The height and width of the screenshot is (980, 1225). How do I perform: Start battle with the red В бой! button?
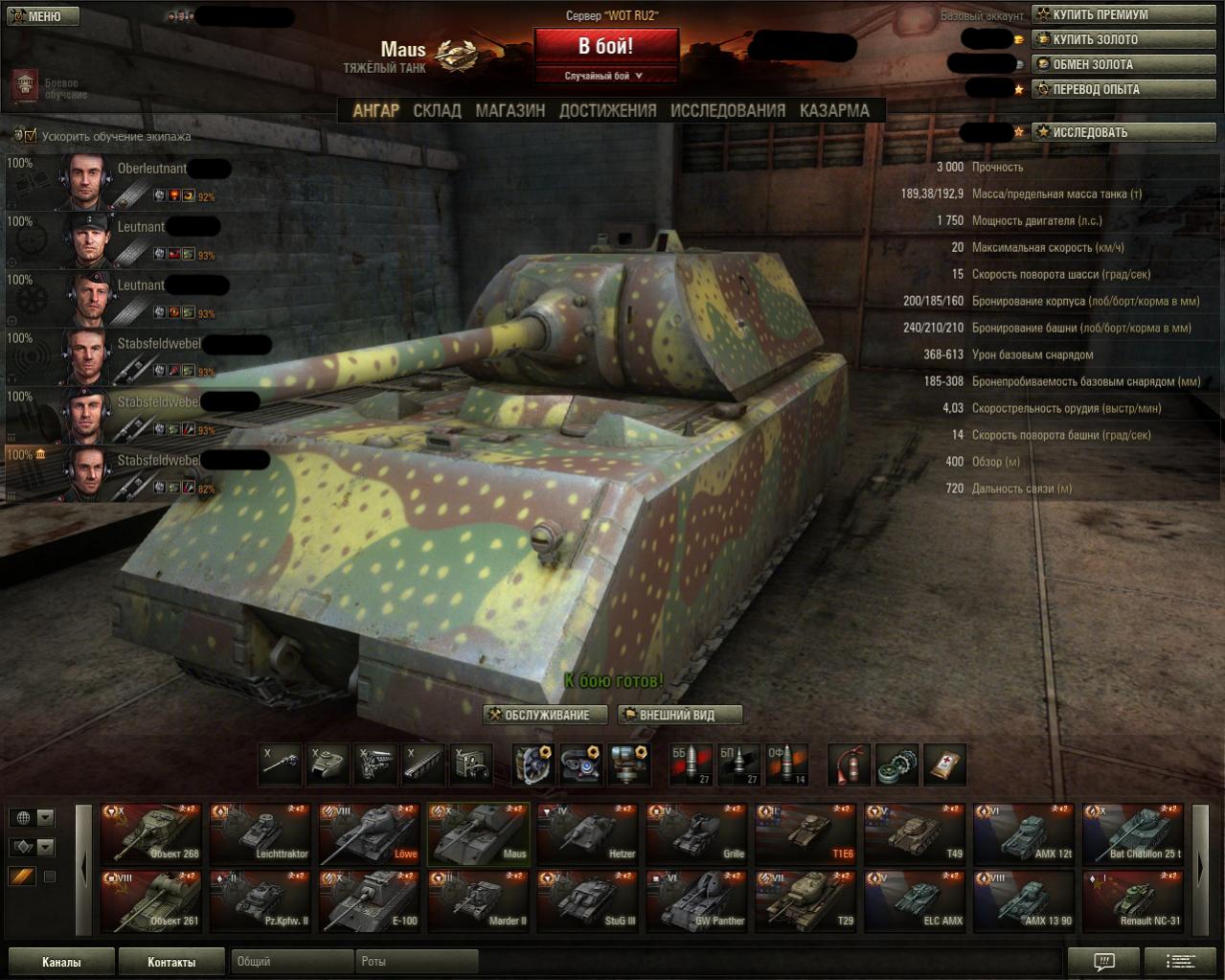tap(605, 46)
